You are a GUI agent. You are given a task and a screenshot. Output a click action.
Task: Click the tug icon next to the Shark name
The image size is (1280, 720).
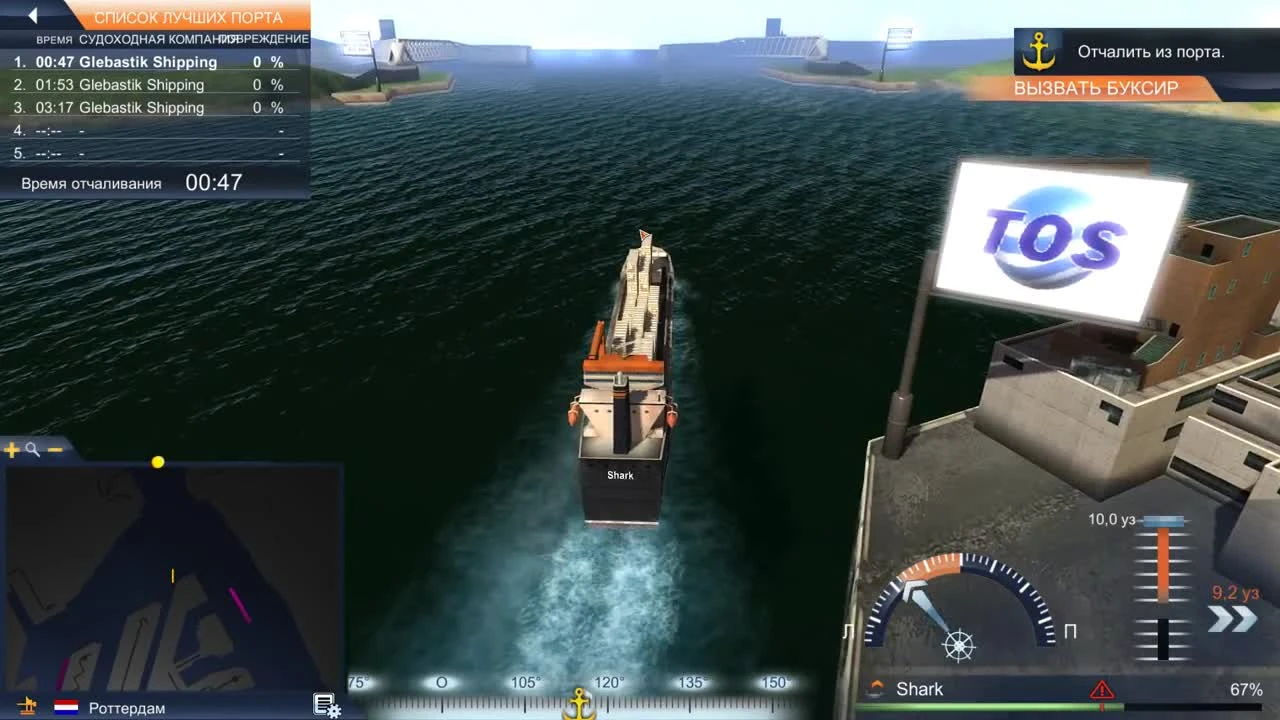pos(878,689)
